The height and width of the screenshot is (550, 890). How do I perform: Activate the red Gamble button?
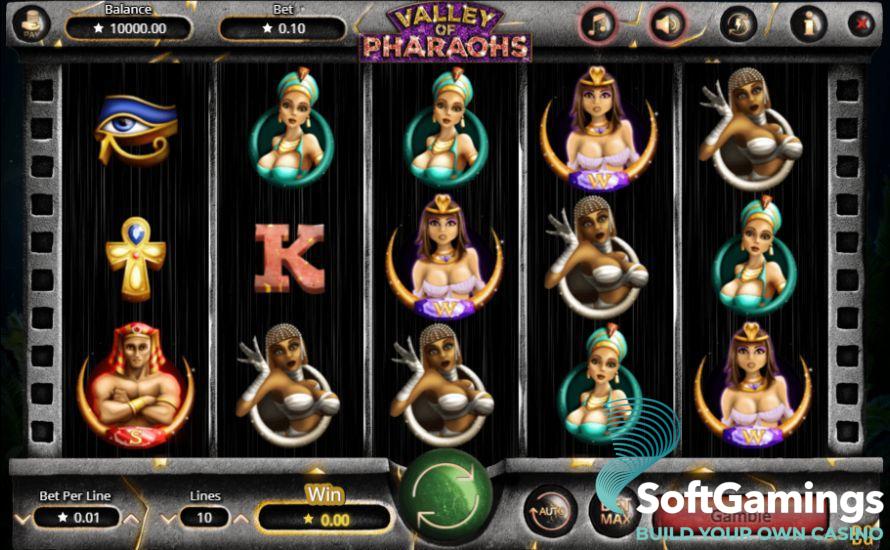point(741,517)
